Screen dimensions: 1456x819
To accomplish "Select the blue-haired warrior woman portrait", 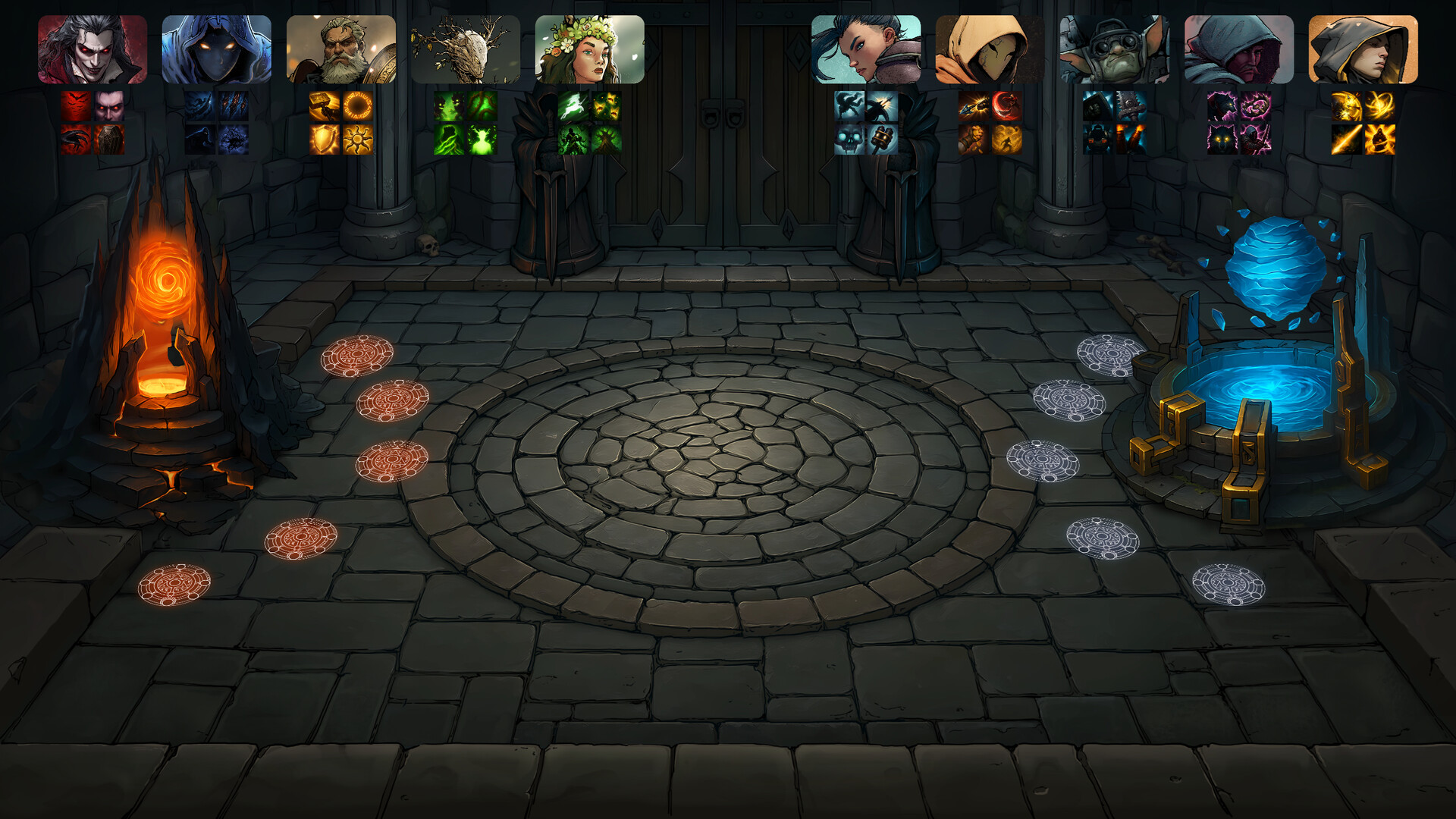I will pyautogui.click(x=866, y=49).
